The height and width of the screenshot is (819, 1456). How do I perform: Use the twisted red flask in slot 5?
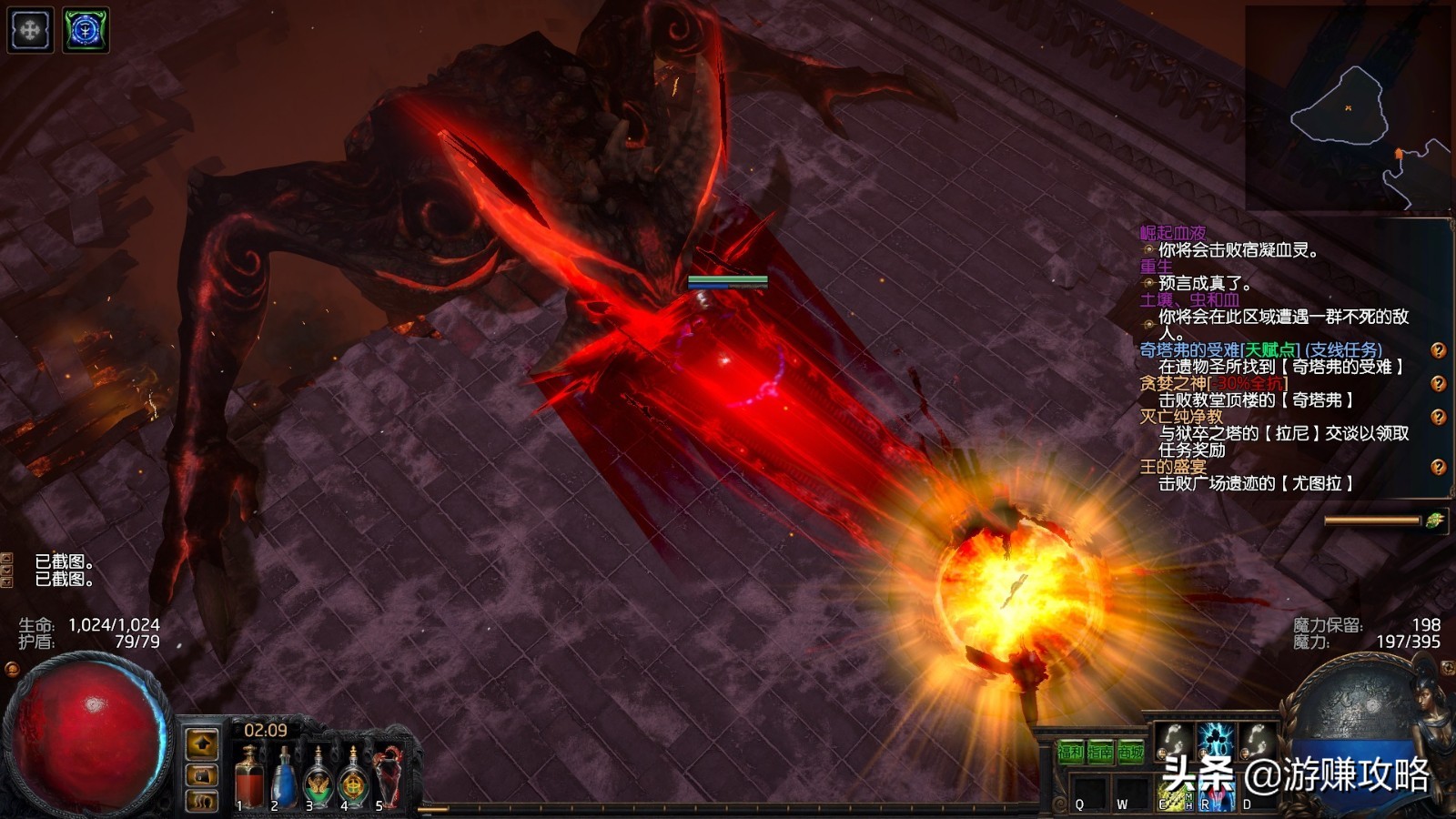point(389,776)
